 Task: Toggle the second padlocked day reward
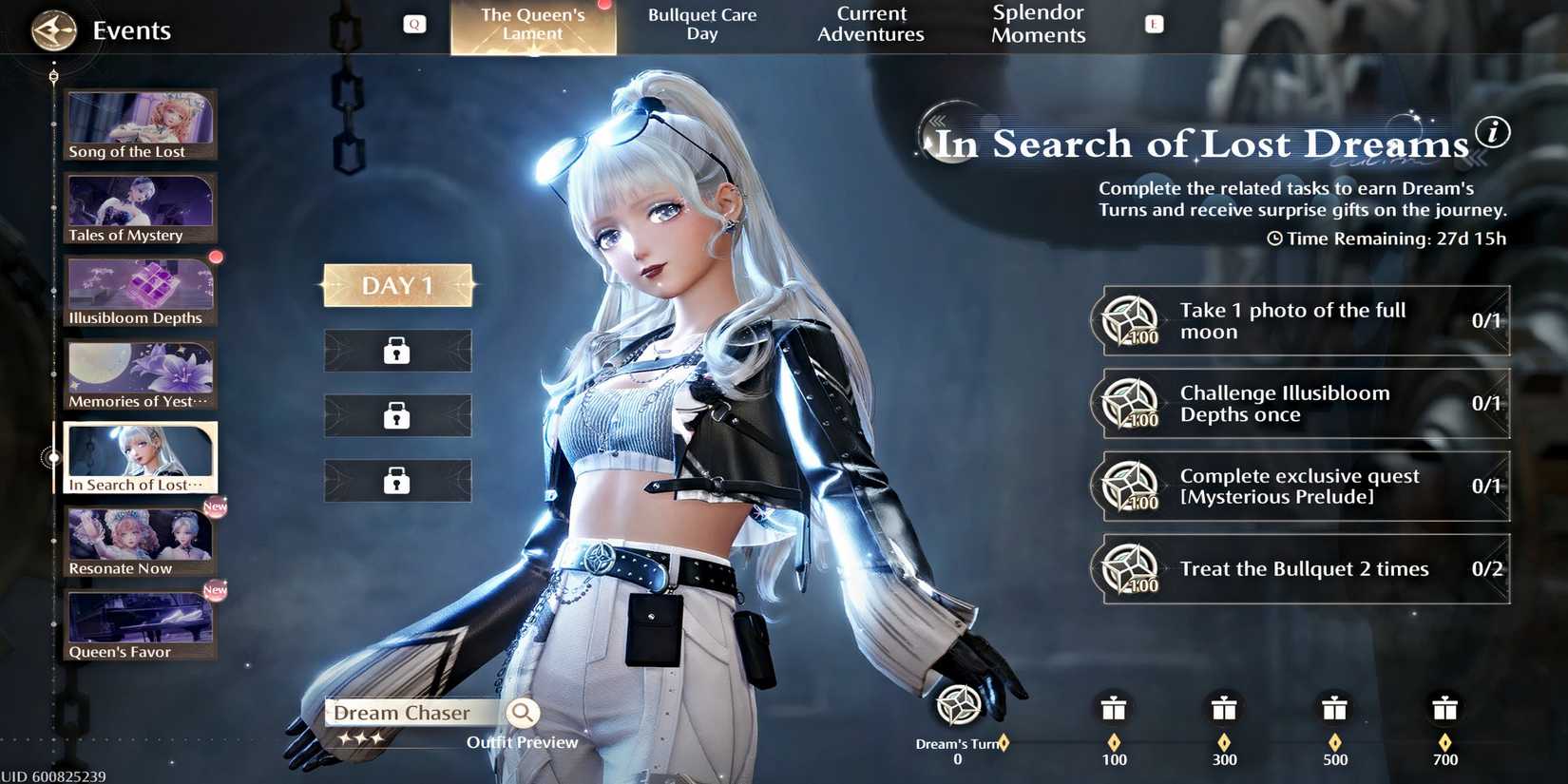point(397,415)
